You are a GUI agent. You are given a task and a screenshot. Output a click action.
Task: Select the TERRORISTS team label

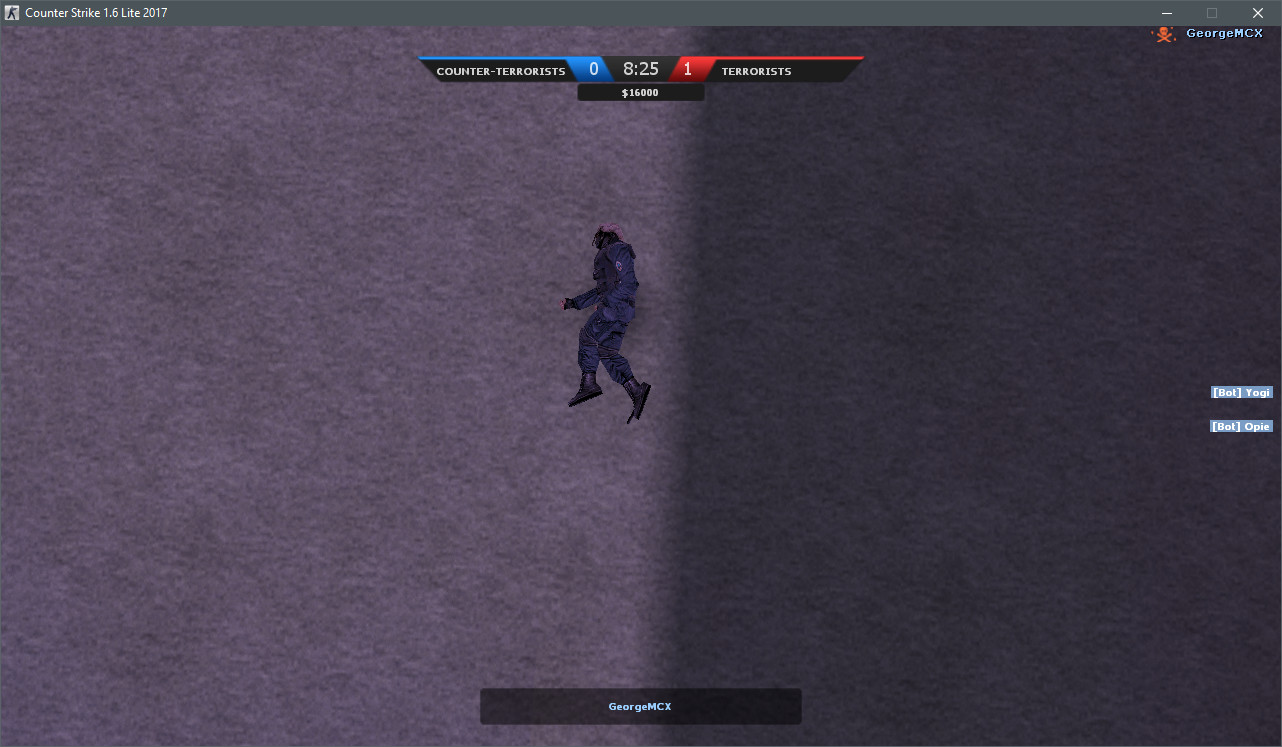[756, 71]
